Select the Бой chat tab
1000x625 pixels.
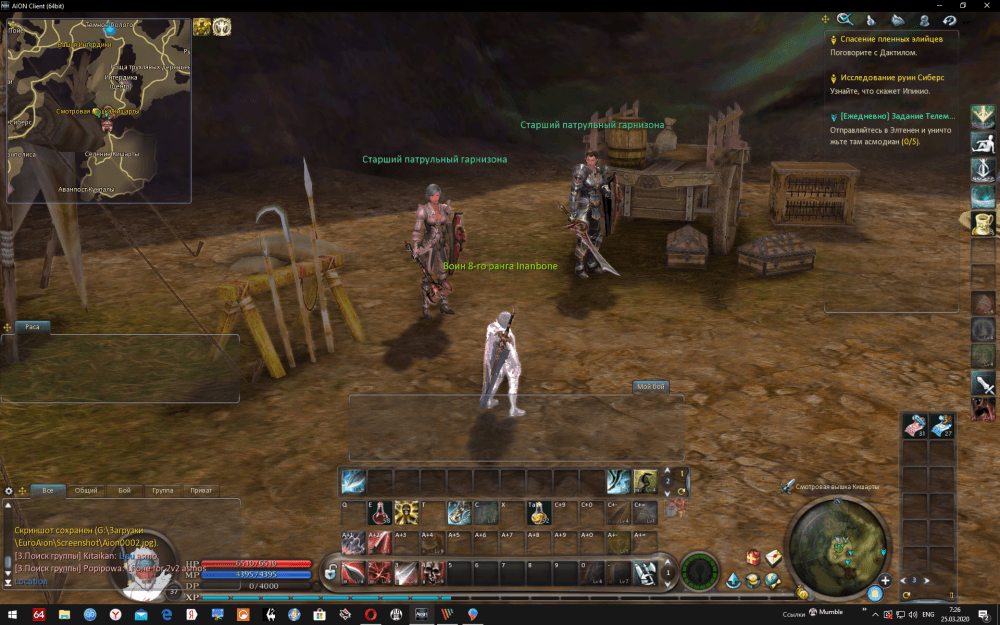click(124, 490)
